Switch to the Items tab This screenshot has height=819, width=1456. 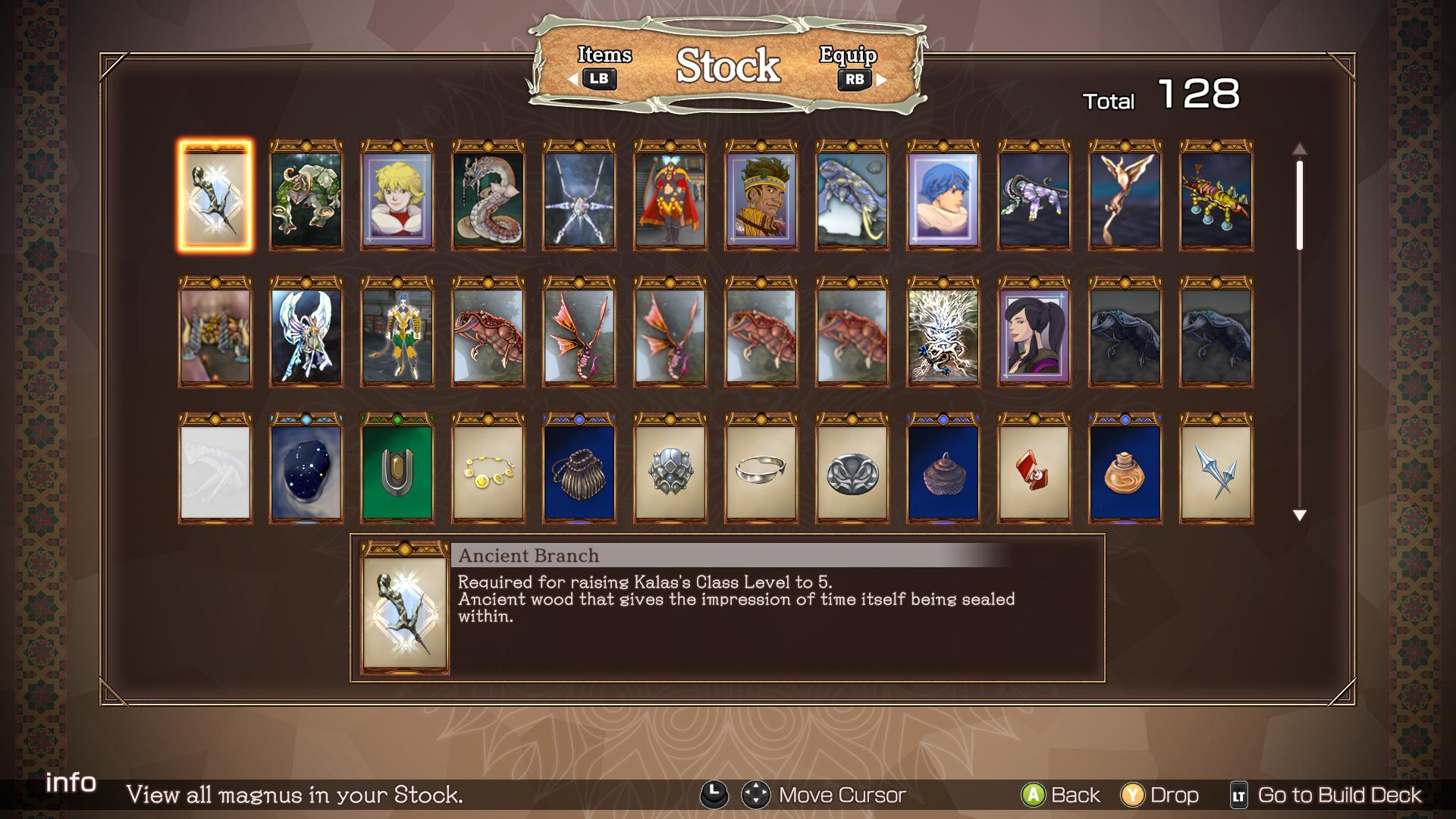coord(599,67)
